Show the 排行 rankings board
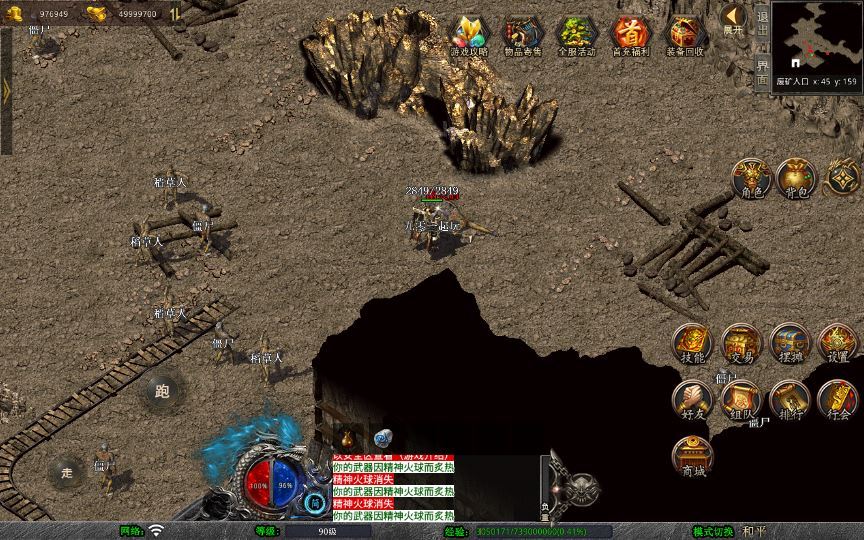864x540 pixels. click(x=789, y=400)
